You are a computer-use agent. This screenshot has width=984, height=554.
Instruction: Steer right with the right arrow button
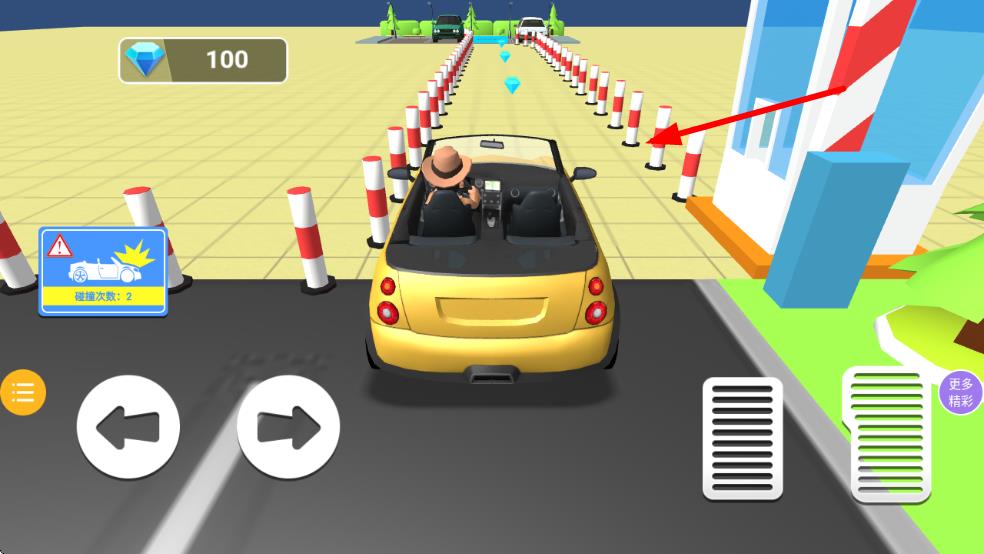[288, 428]
